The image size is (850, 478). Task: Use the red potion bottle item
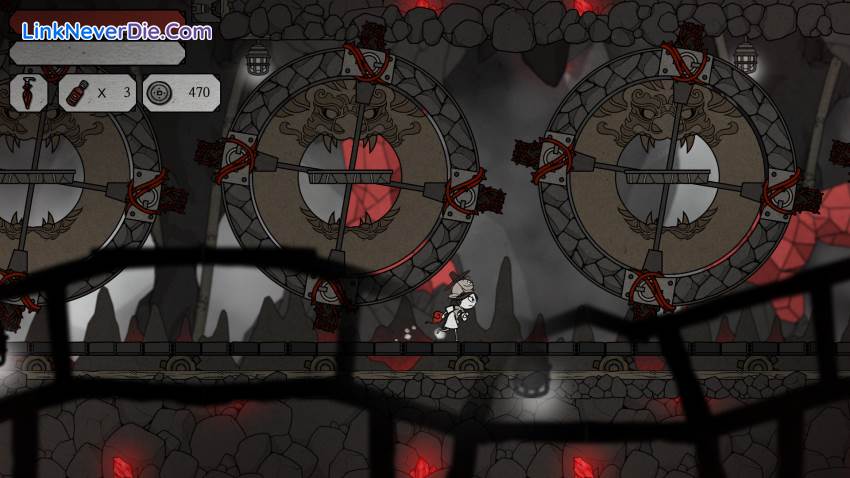[77, 92]
